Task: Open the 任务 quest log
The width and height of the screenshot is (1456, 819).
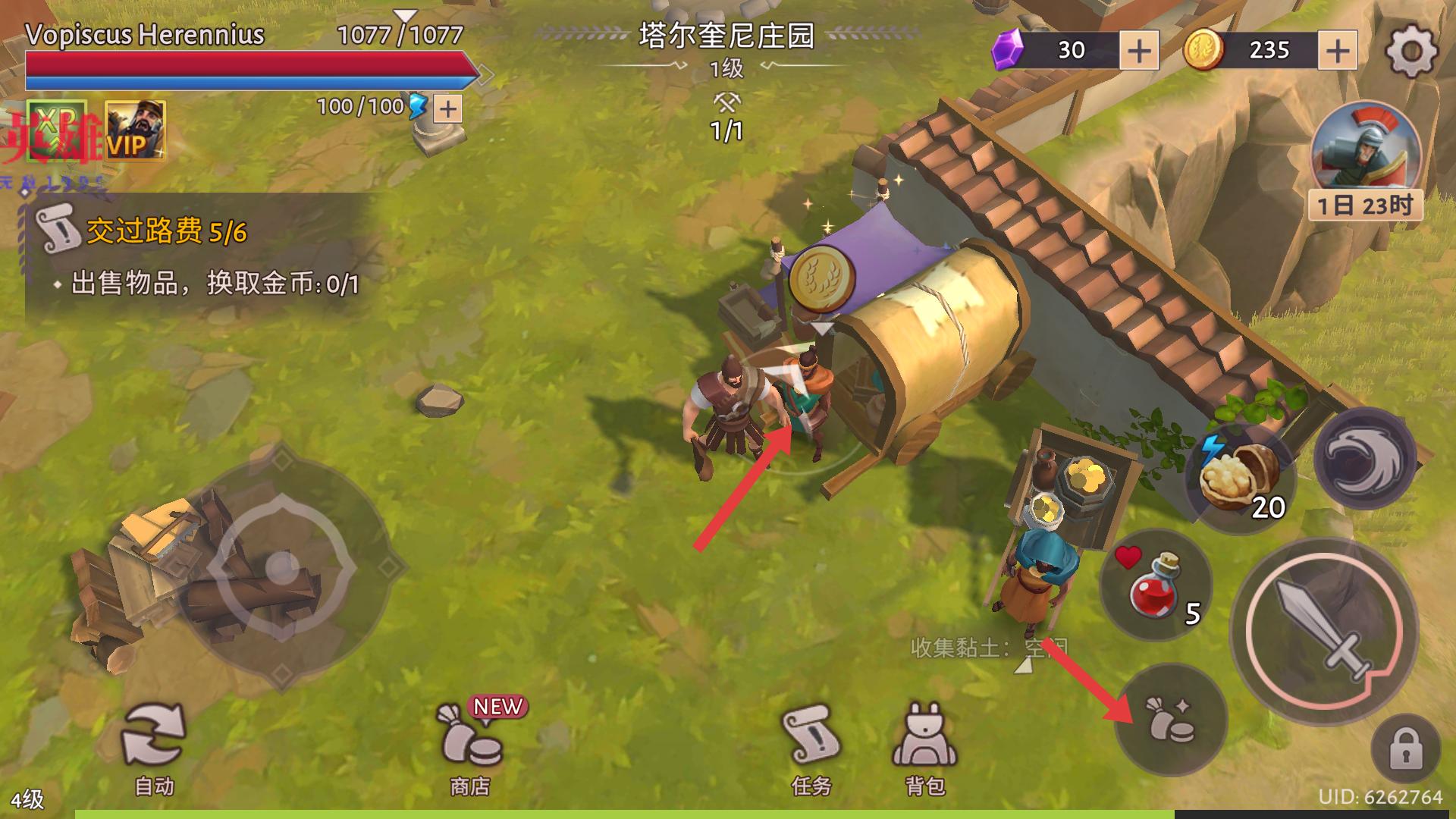Action: (x=811, y=747)
